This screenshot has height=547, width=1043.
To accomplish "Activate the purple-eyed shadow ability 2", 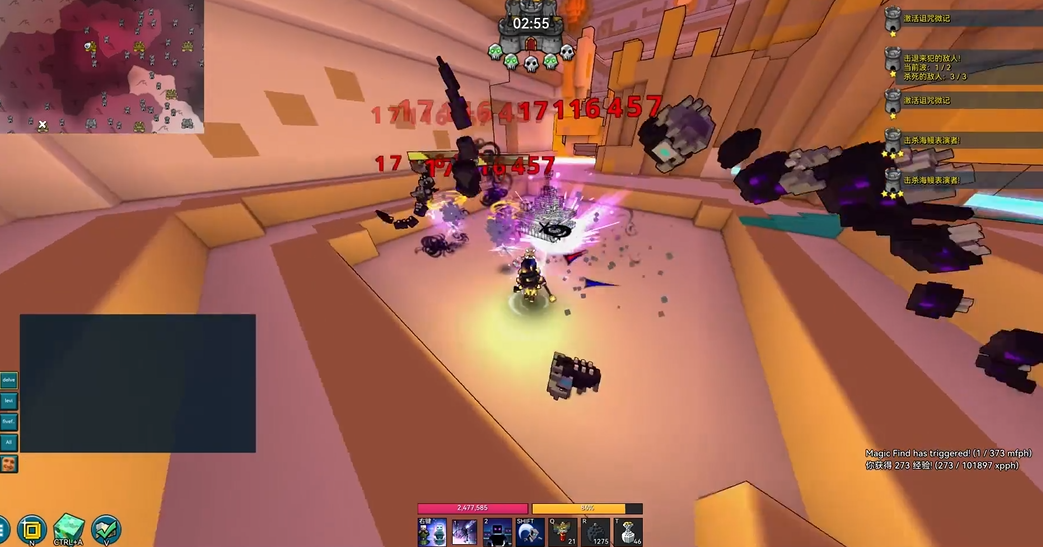I will (x=497, y=532).
